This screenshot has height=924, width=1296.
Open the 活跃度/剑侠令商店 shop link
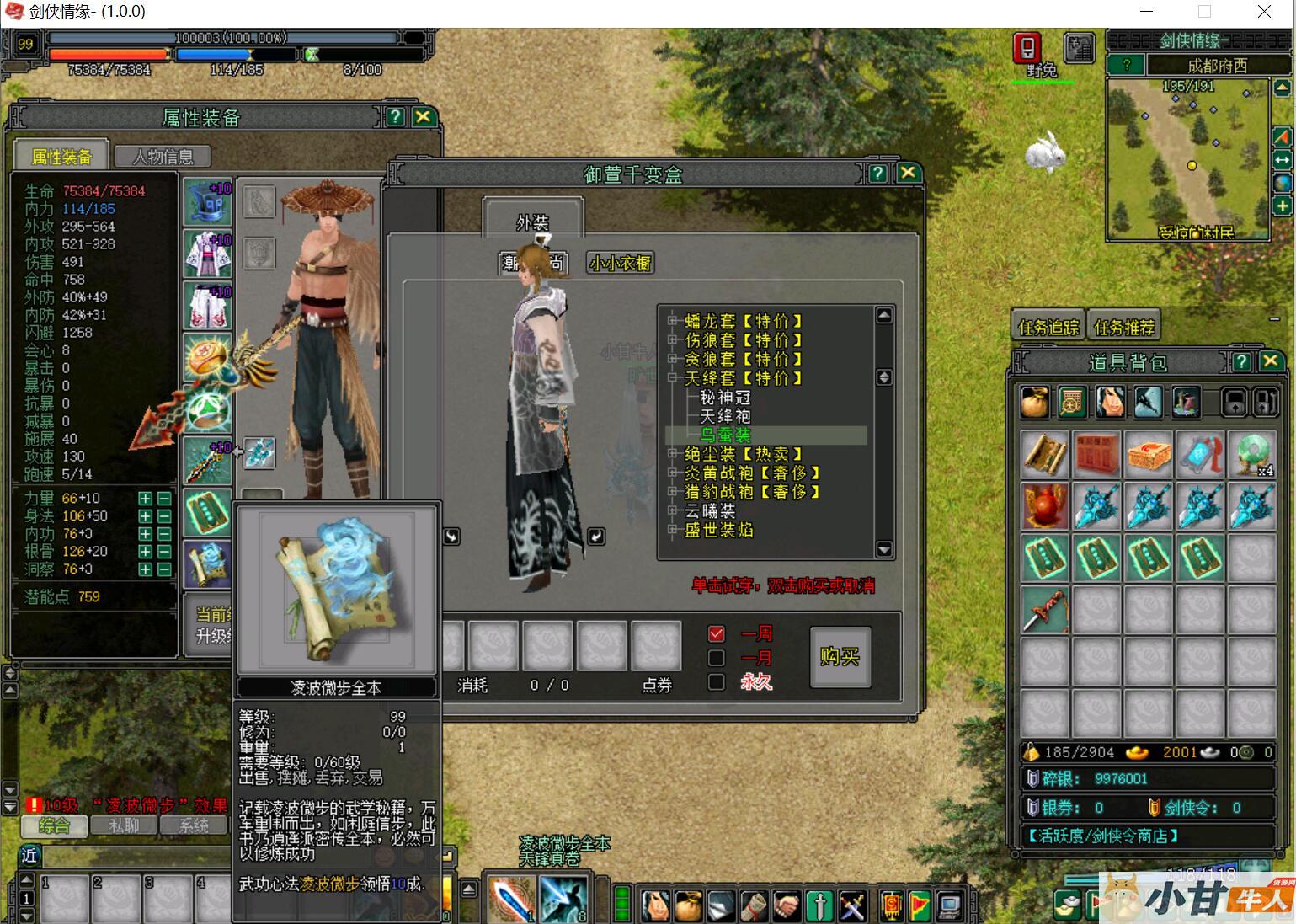1102,836
